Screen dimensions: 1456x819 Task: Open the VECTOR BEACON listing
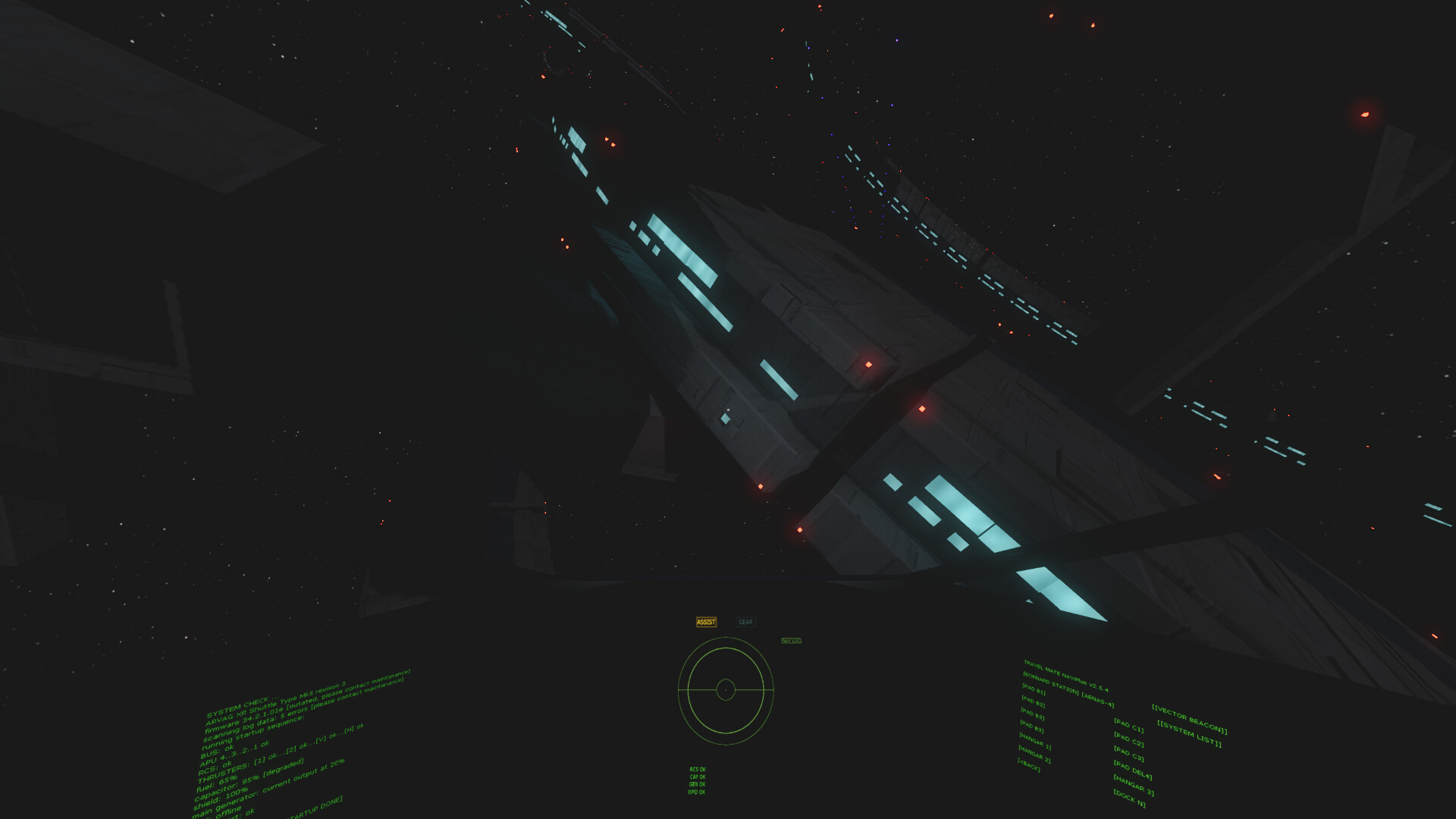pos(1191,718)
